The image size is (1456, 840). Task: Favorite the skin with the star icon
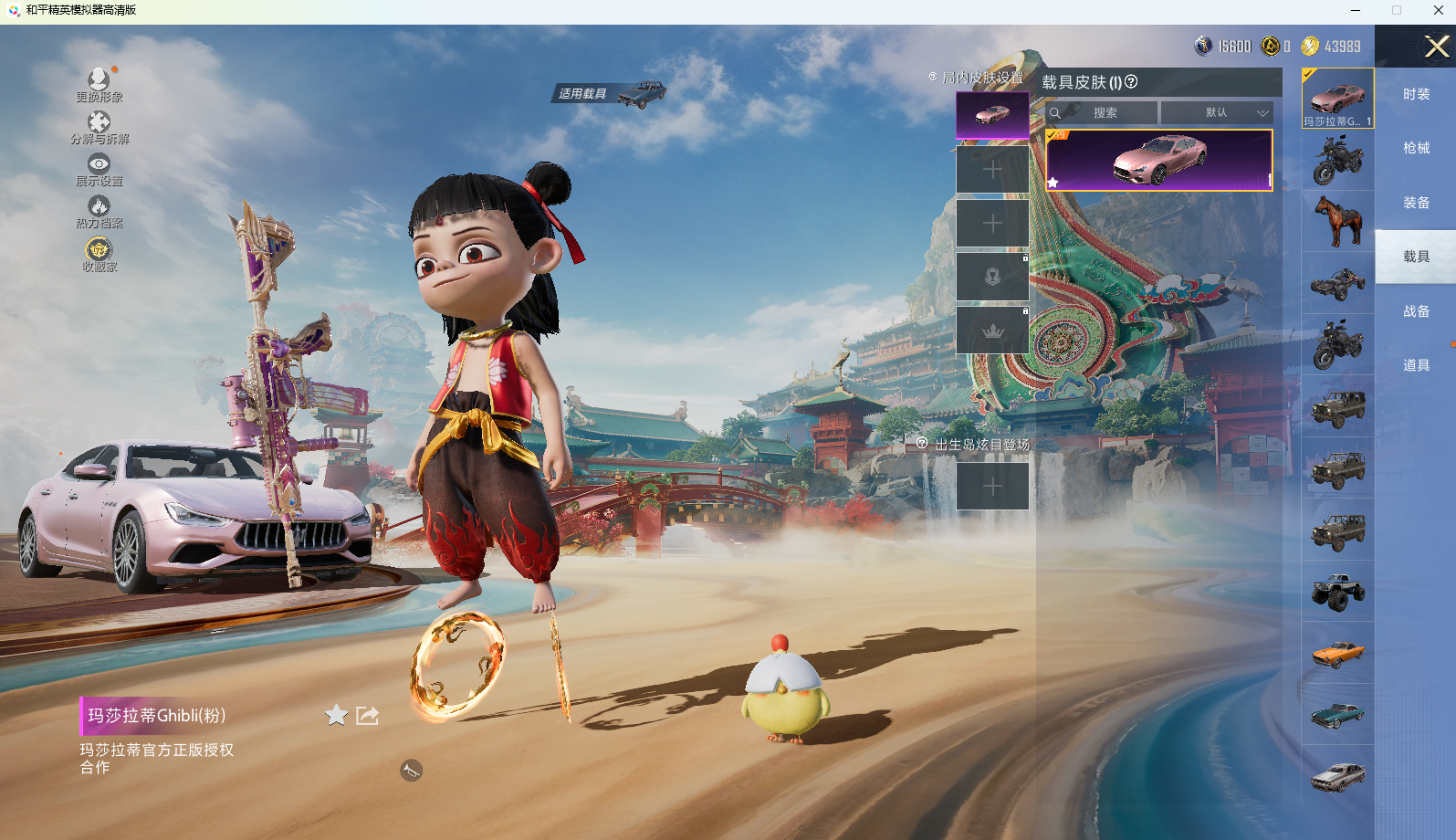(x=337, y=715)
